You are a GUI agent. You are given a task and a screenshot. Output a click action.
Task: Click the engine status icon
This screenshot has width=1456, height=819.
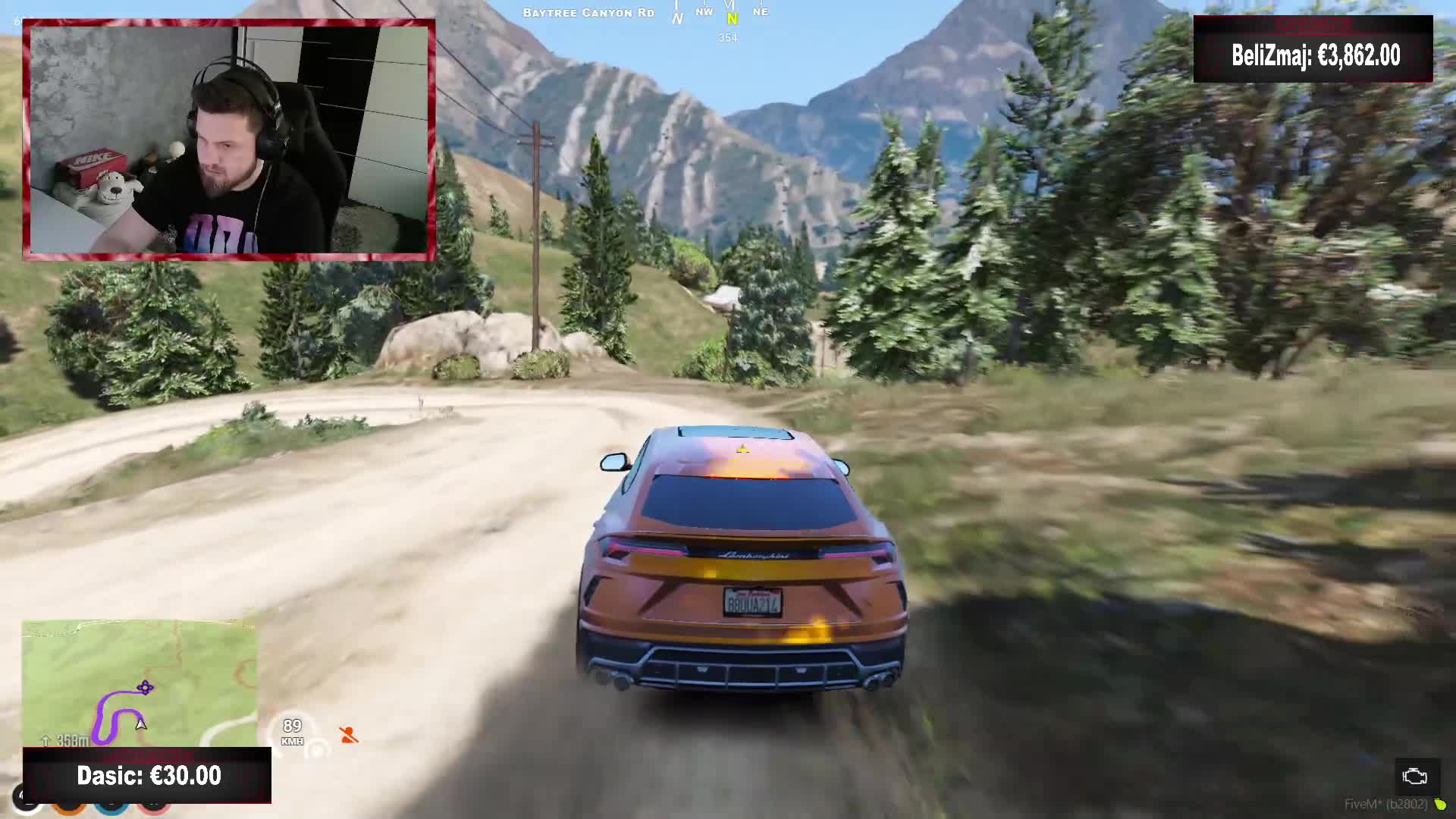1414,777
